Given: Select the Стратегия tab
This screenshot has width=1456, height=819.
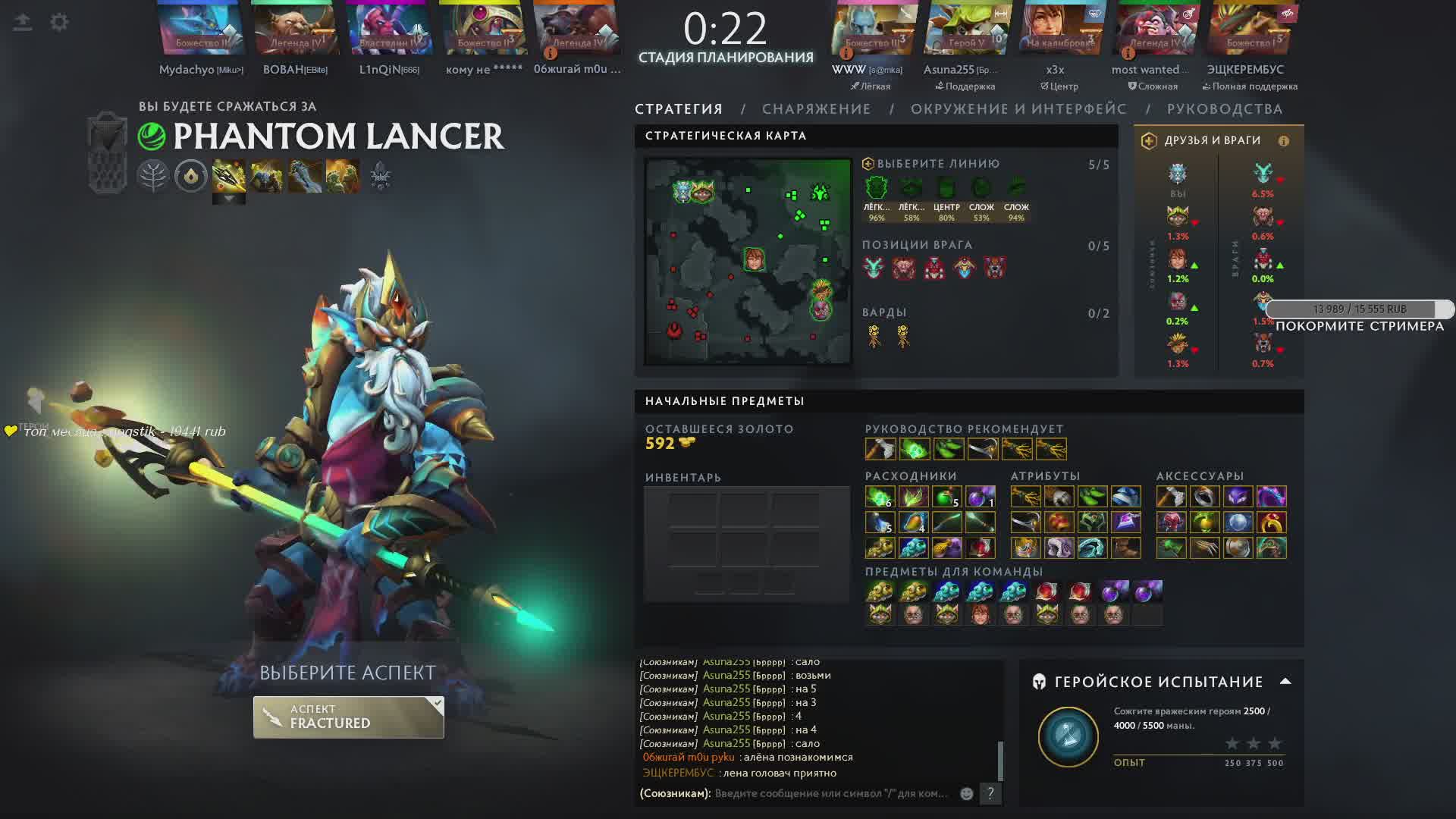Looking at the screenshot, I should point(679,109).
